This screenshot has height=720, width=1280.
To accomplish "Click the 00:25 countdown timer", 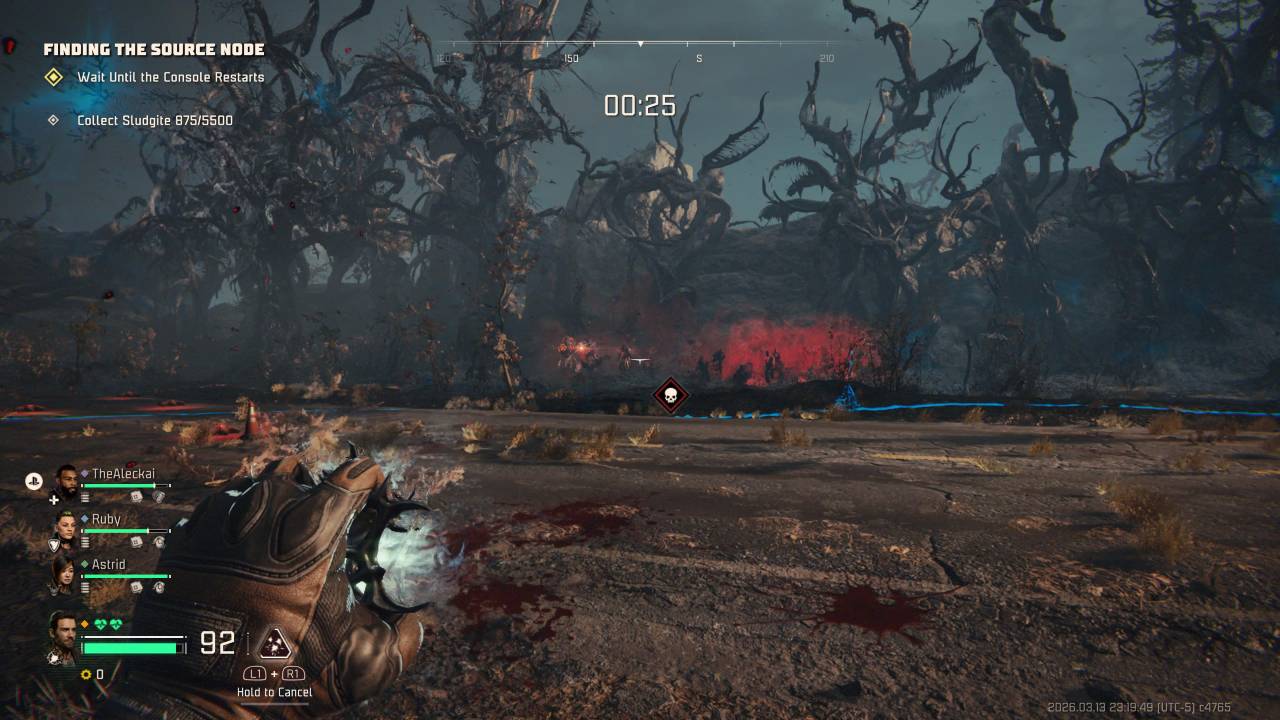I will [639, 104].
